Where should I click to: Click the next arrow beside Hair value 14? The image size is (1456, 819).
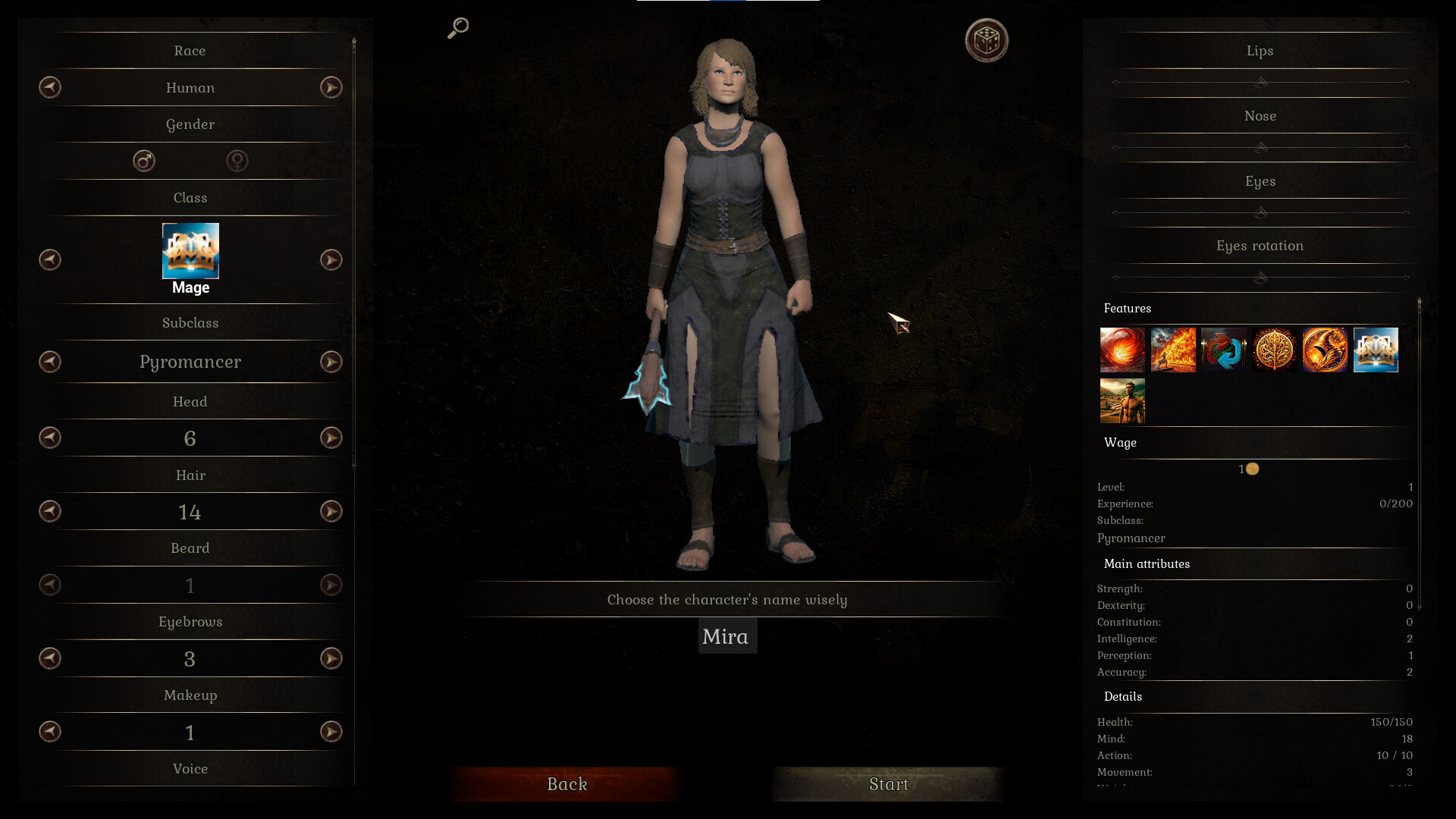point(331,511)
